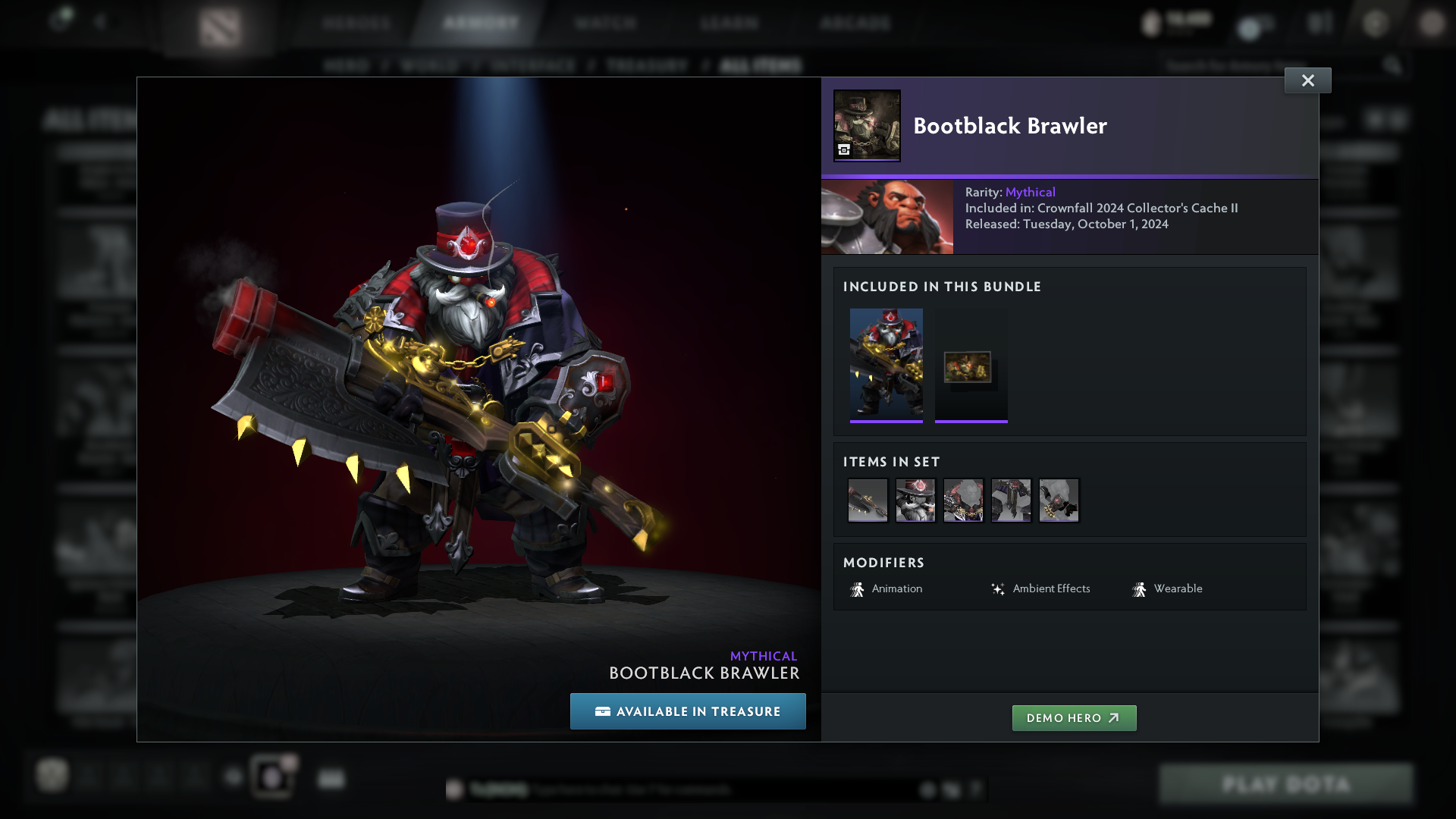Open the loading screen bundle item
The width and height of the screenshot is (1456, 819).
click(x=971, y=368)
